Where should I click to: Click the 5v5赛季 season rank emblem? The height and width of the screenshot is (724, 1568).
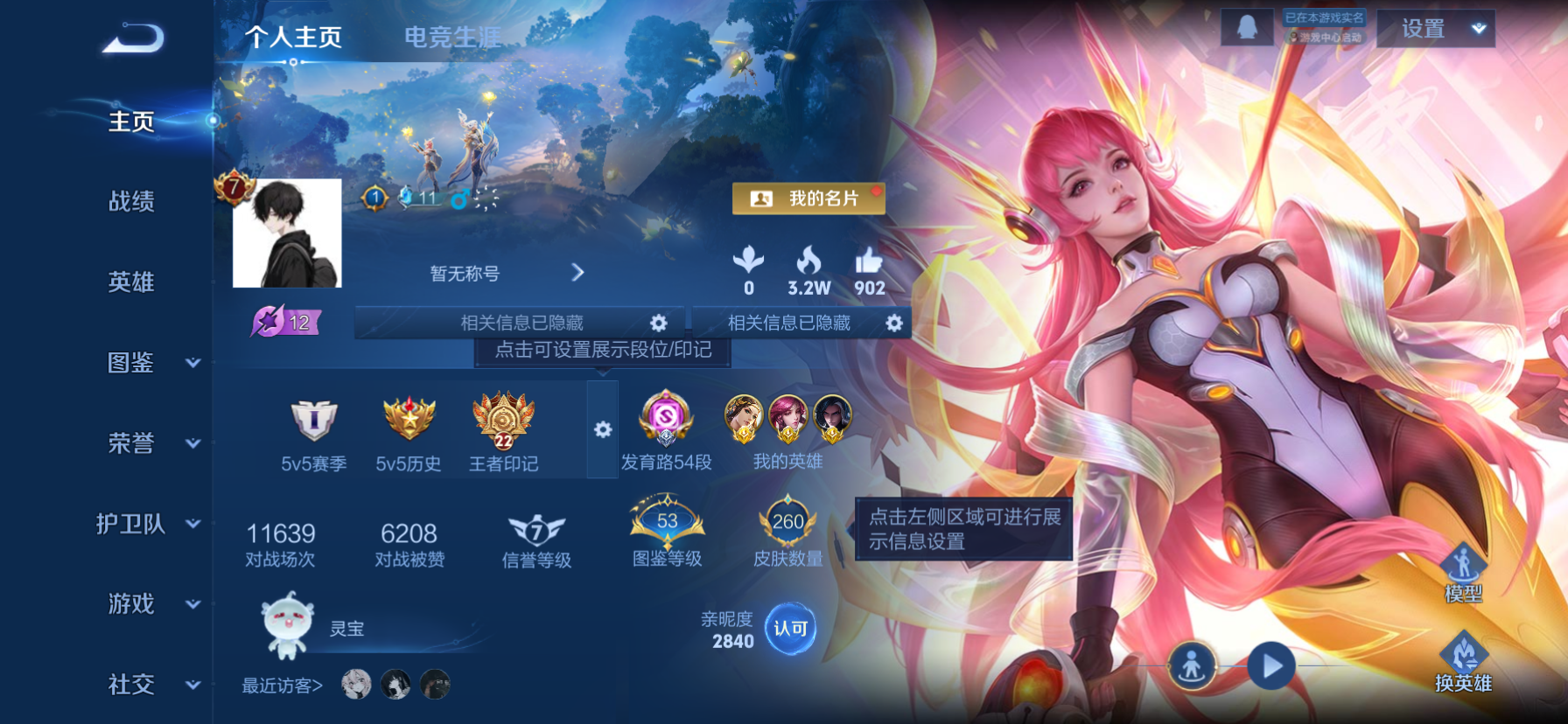[x=313, y=421]
